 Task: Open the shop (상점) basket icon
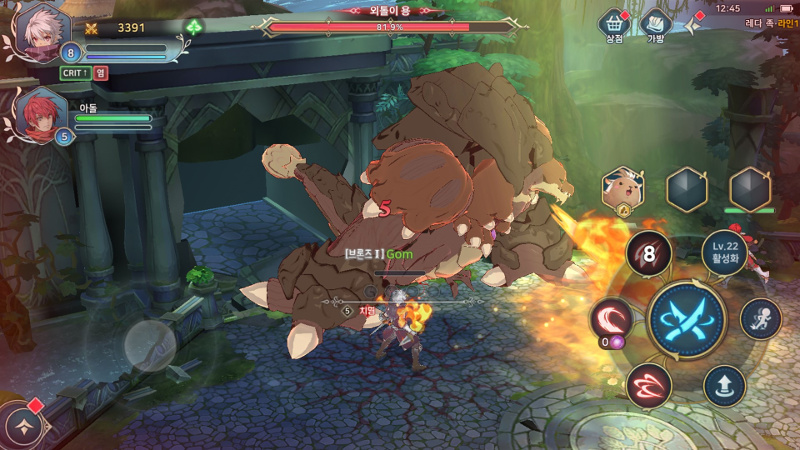tap(613, 23)
